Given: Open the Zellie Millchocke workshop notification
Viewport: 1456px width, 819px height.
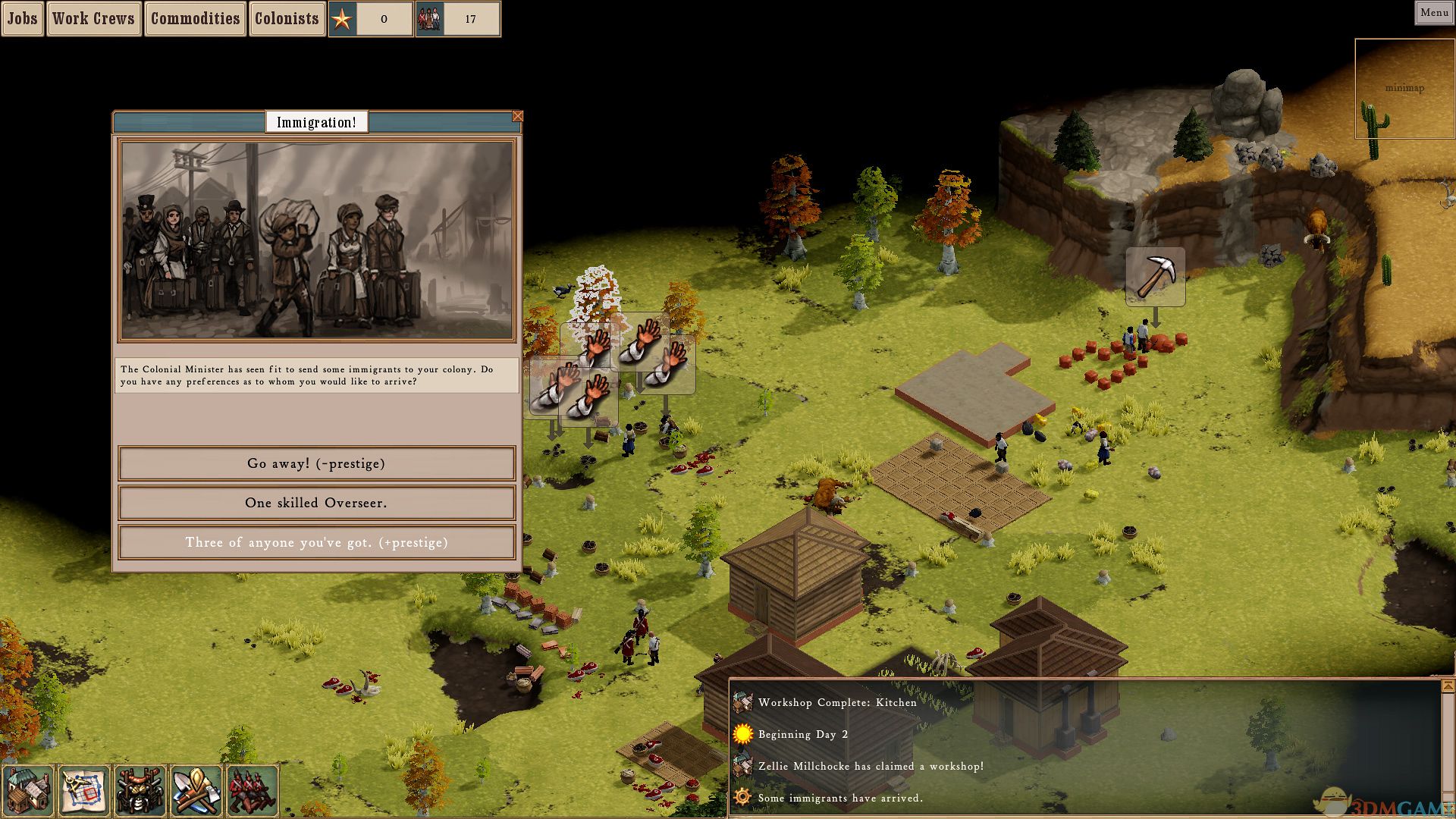Looking at the screenshot, I should click(x=871, y=767).
